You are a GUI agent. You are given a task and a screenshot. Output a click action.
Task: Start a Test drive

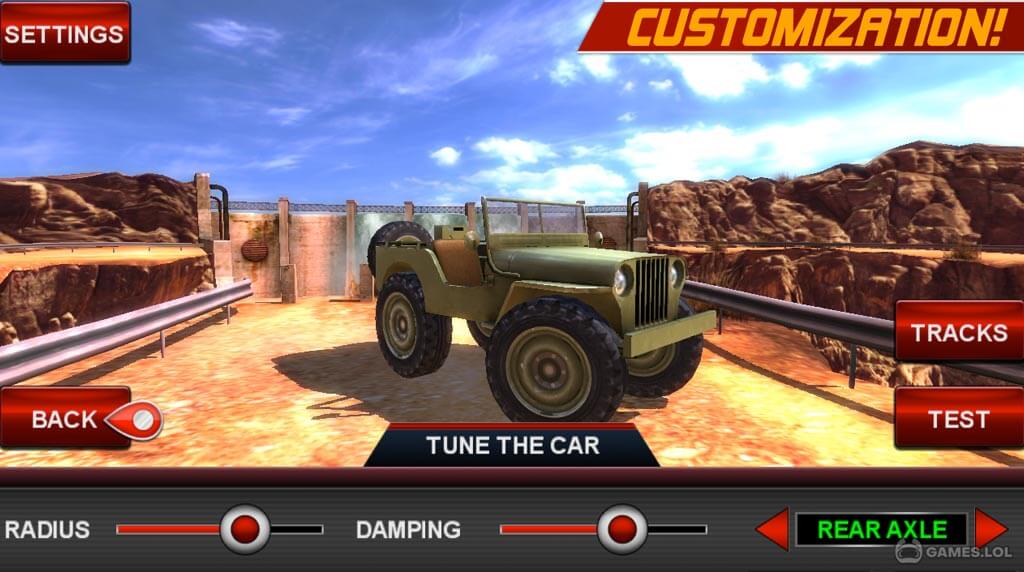(x=958, y=419)
